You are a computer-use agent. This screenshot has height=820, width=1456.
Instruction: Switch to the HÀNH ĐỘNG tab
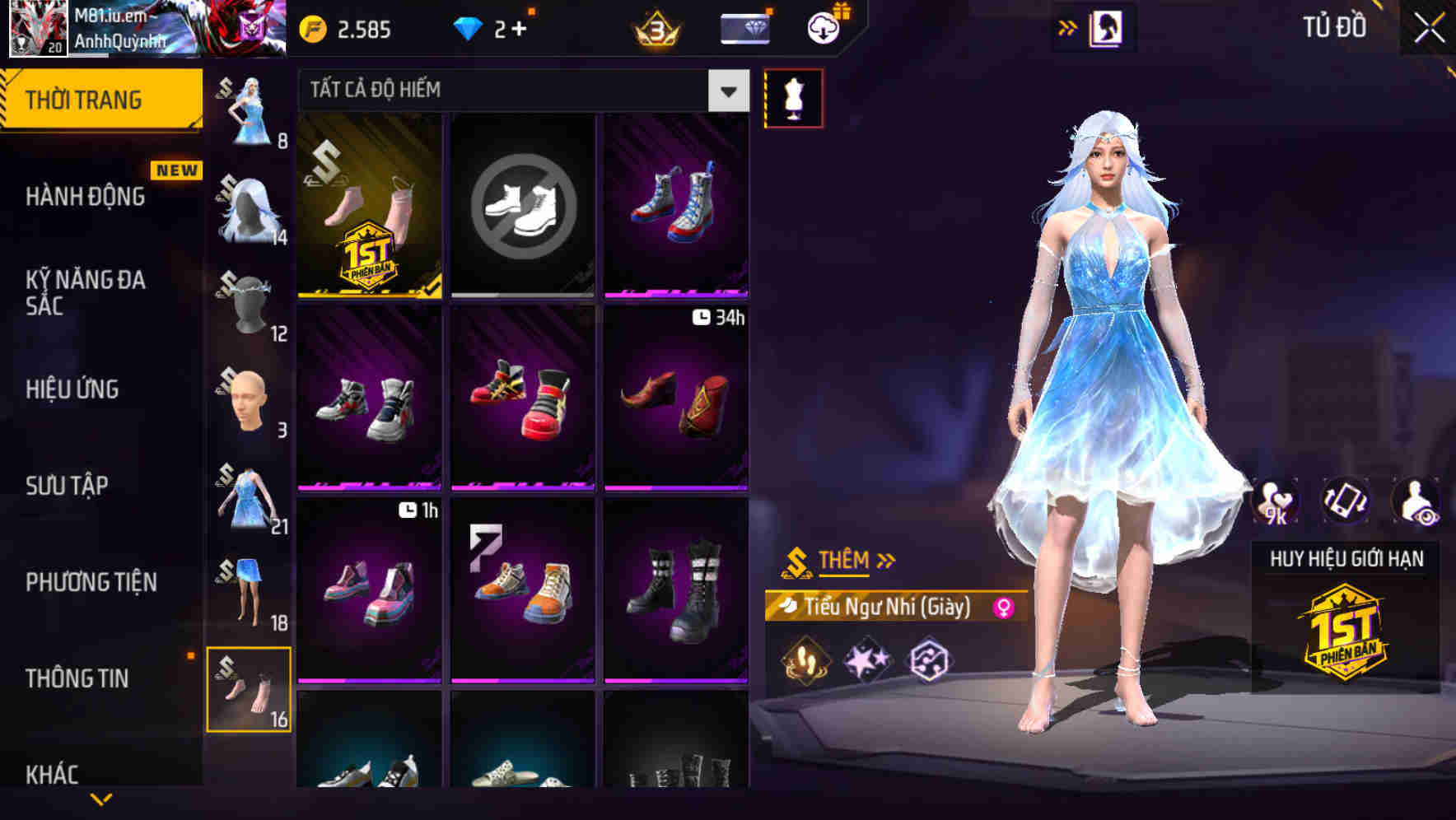coord(85,197)
